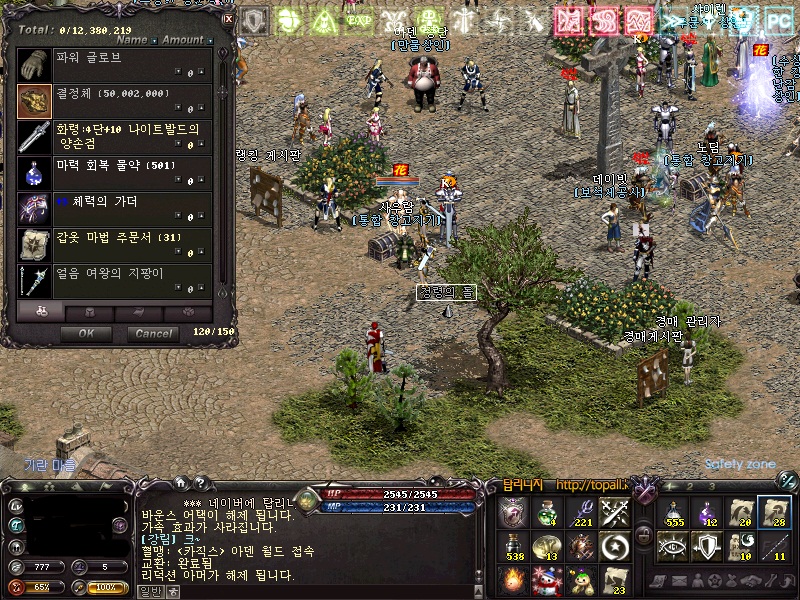Viewport: 800px width, 600px height.
Task: Activate the crossed swords skill
Action: [x=614, y=513]
